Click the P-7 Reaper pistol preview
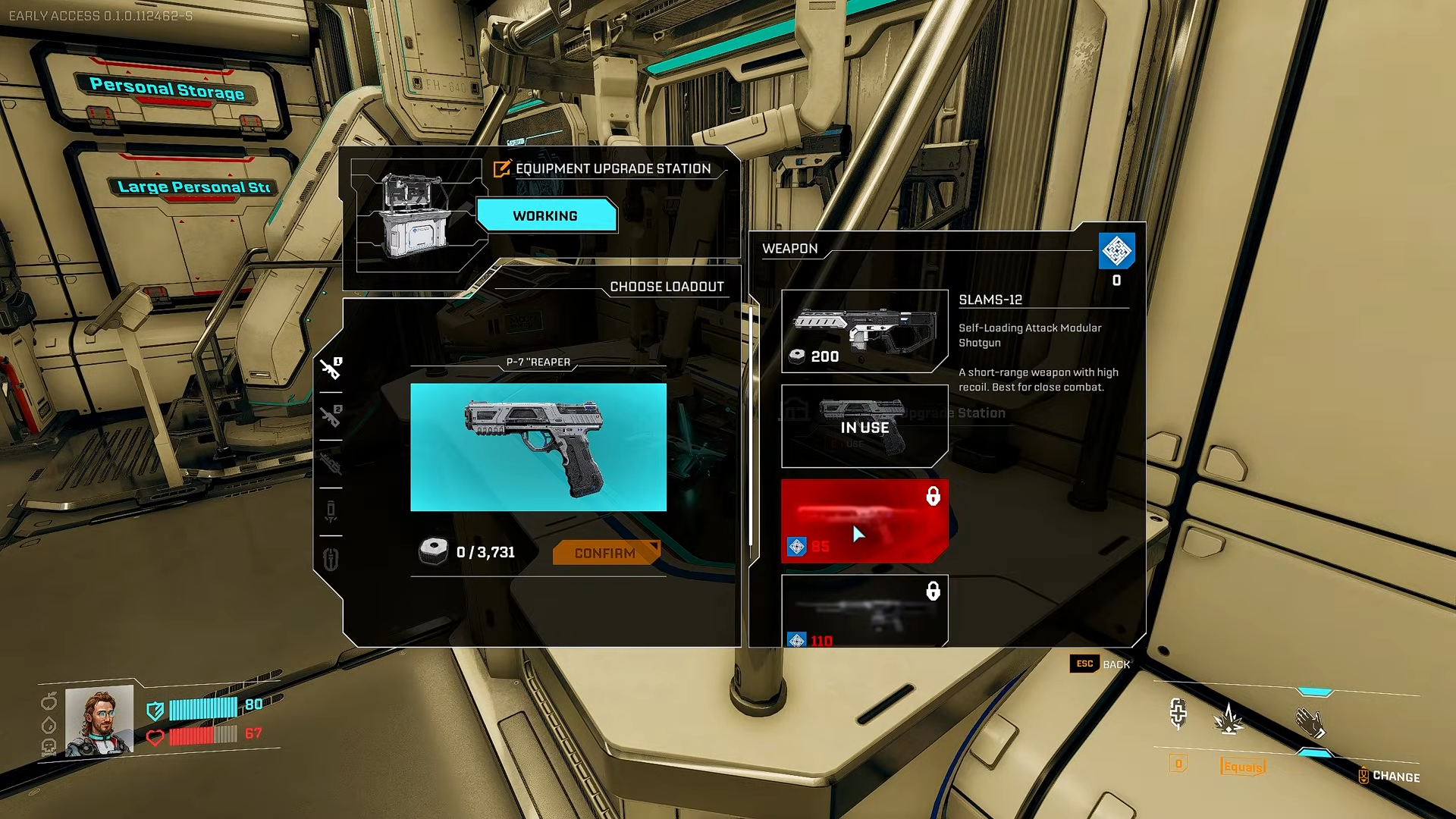The height and width of the screenshot is (819, 1456). click(538, 447)
